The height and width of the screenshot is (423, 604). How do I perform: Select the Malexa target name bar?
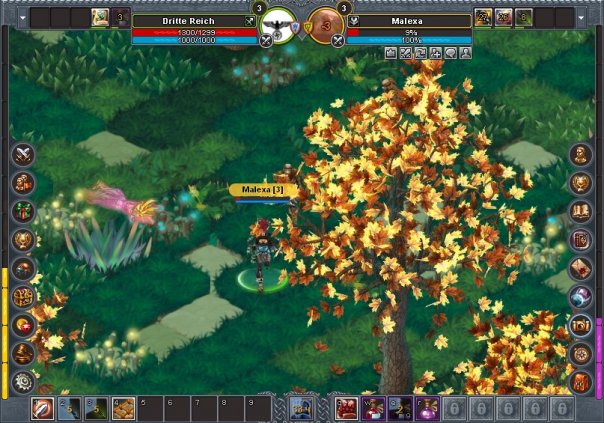pyautogui.click(x=410, y=20)
